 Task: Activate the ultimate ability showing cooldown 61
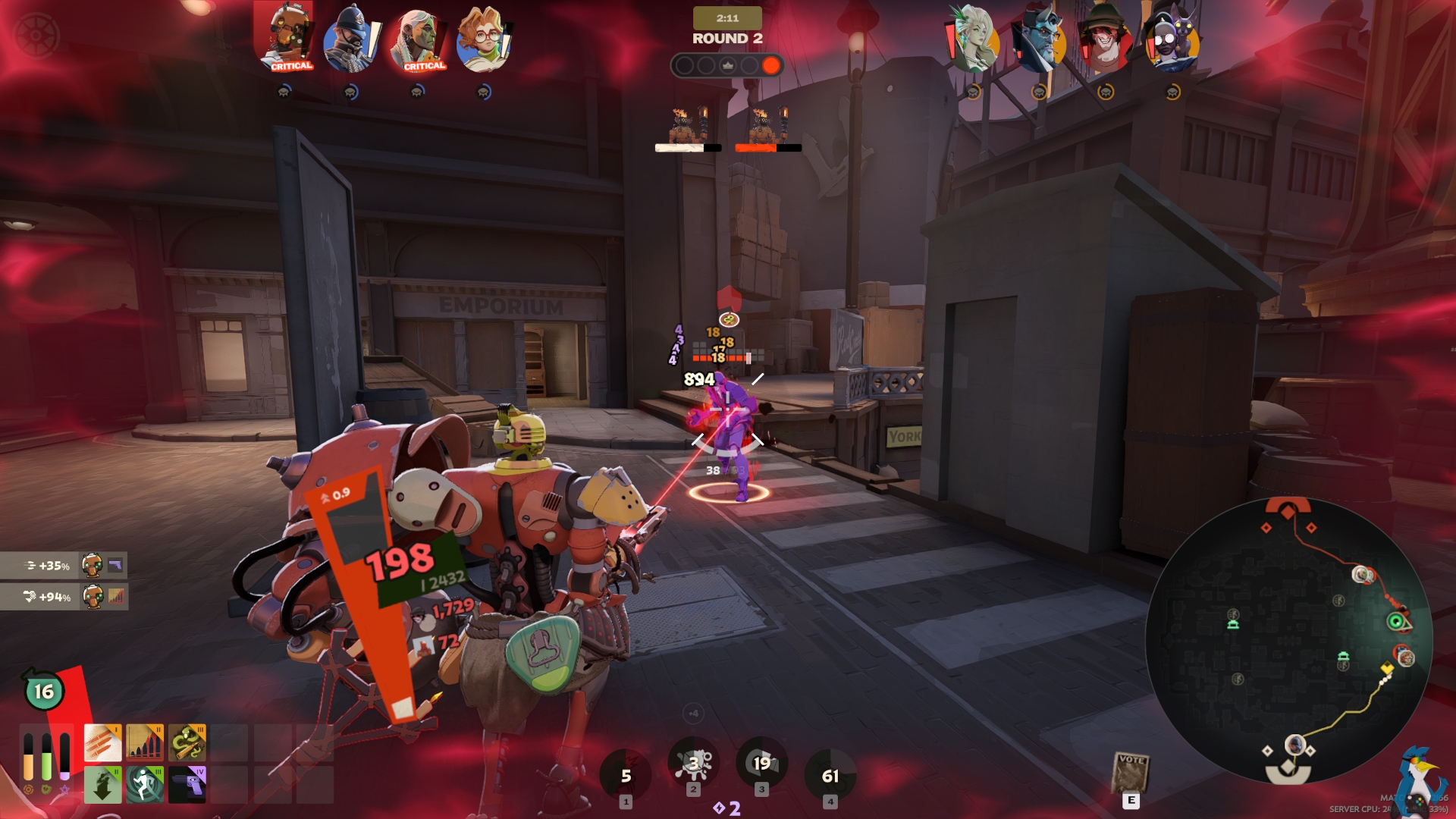(x=830, y=776)
